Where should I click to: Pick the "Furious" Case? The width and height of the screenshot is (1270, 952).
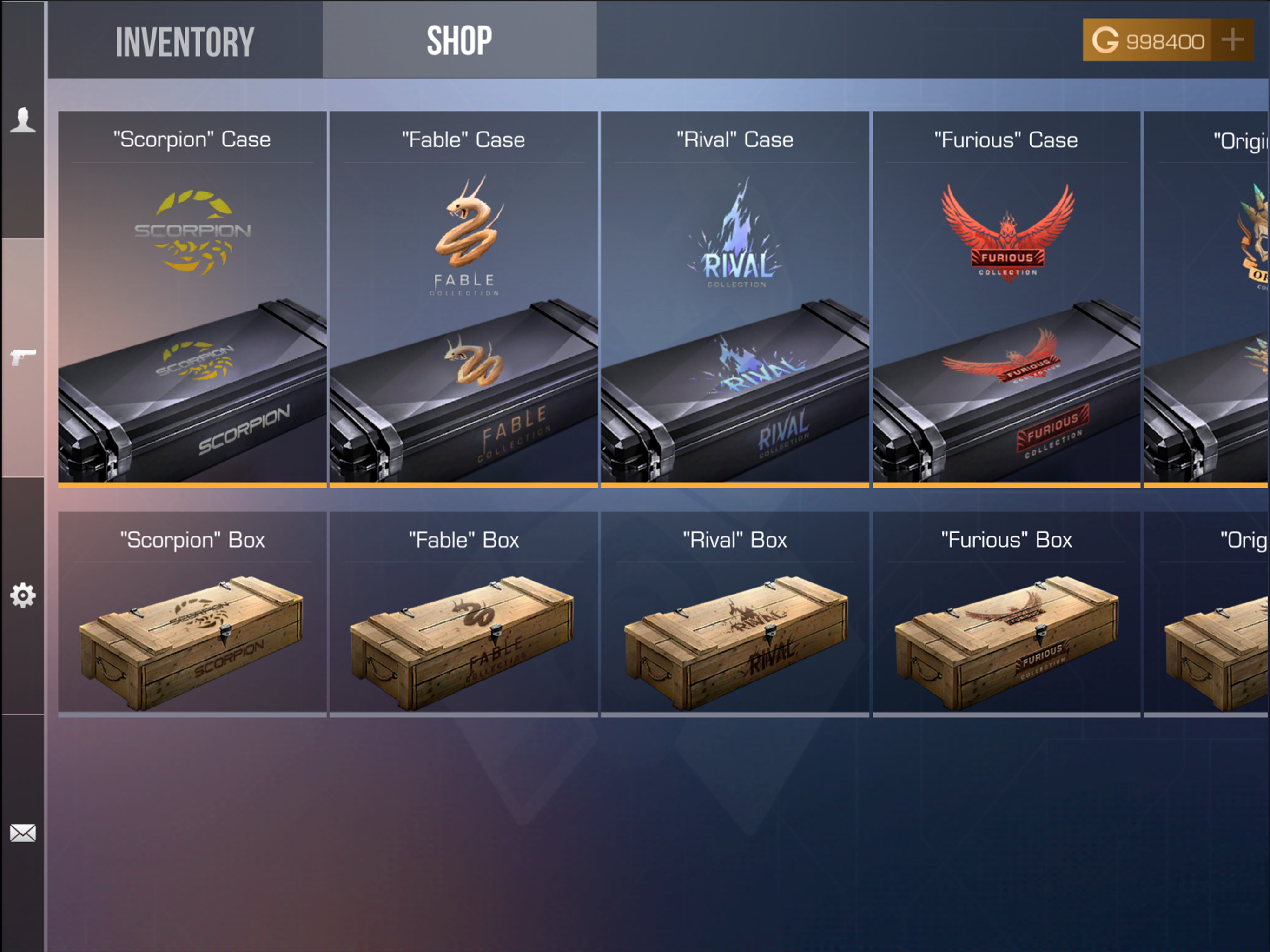(x=1006, y=298)
